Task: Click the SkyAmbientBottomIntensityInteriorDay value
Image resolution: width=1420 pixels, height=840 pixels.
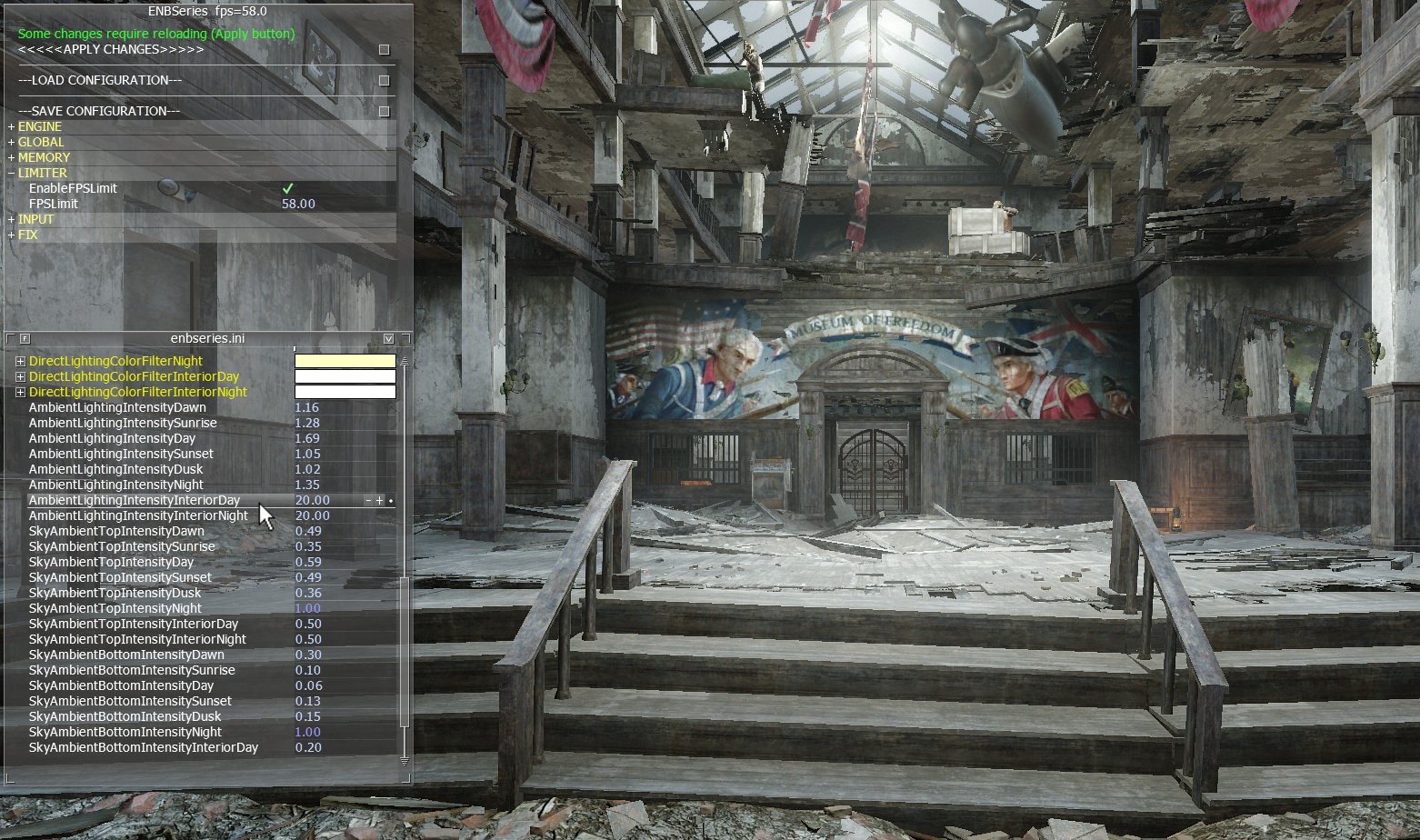Action: coord(307,748)
